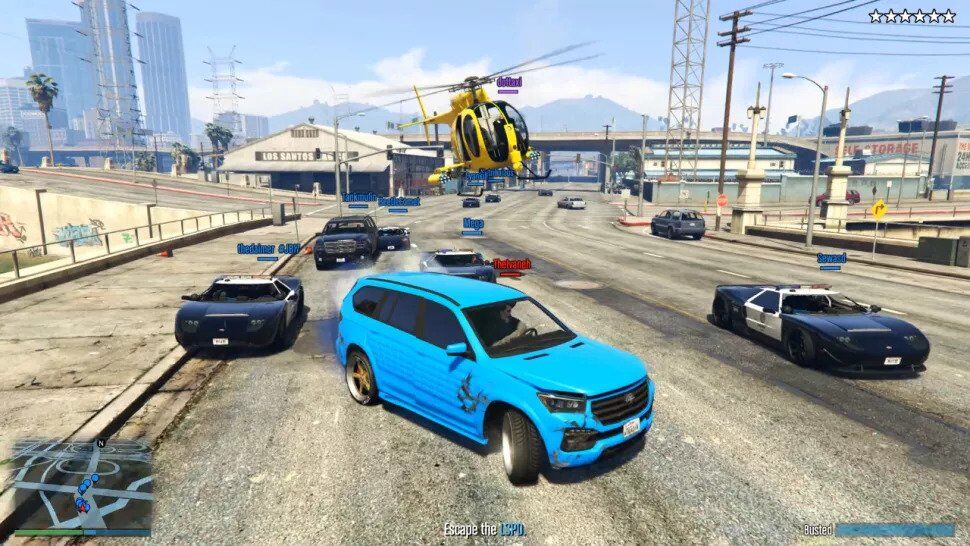Select the red player blip on the minimap

[x=84, y=506]
